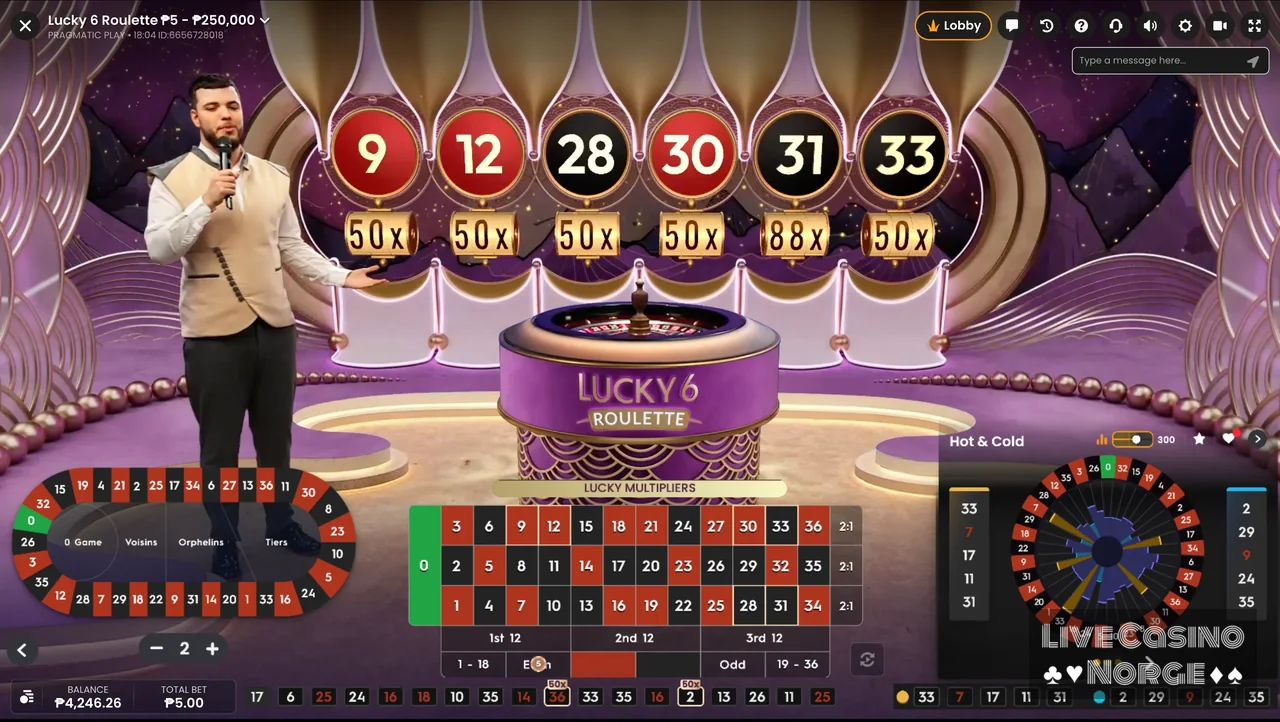
Task: Toggle the heart favorite-numbers icon
Action: [1229, 439]
